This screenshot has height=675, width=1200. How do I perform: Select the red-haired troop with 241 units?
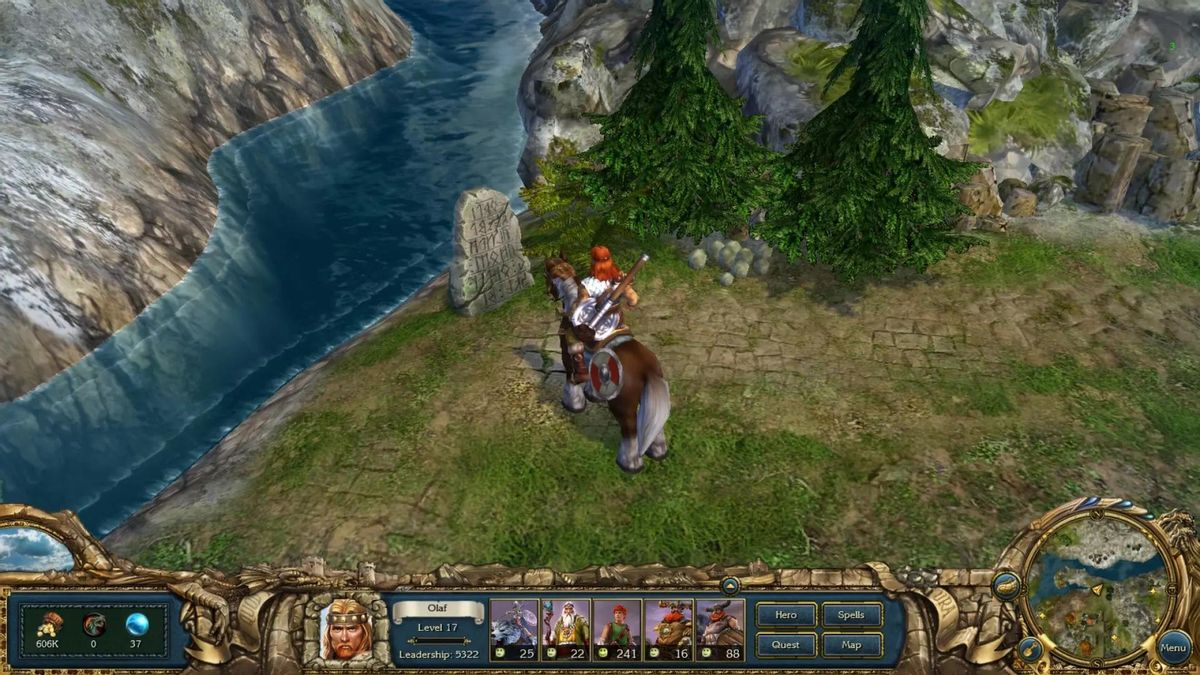click(617, 629)
